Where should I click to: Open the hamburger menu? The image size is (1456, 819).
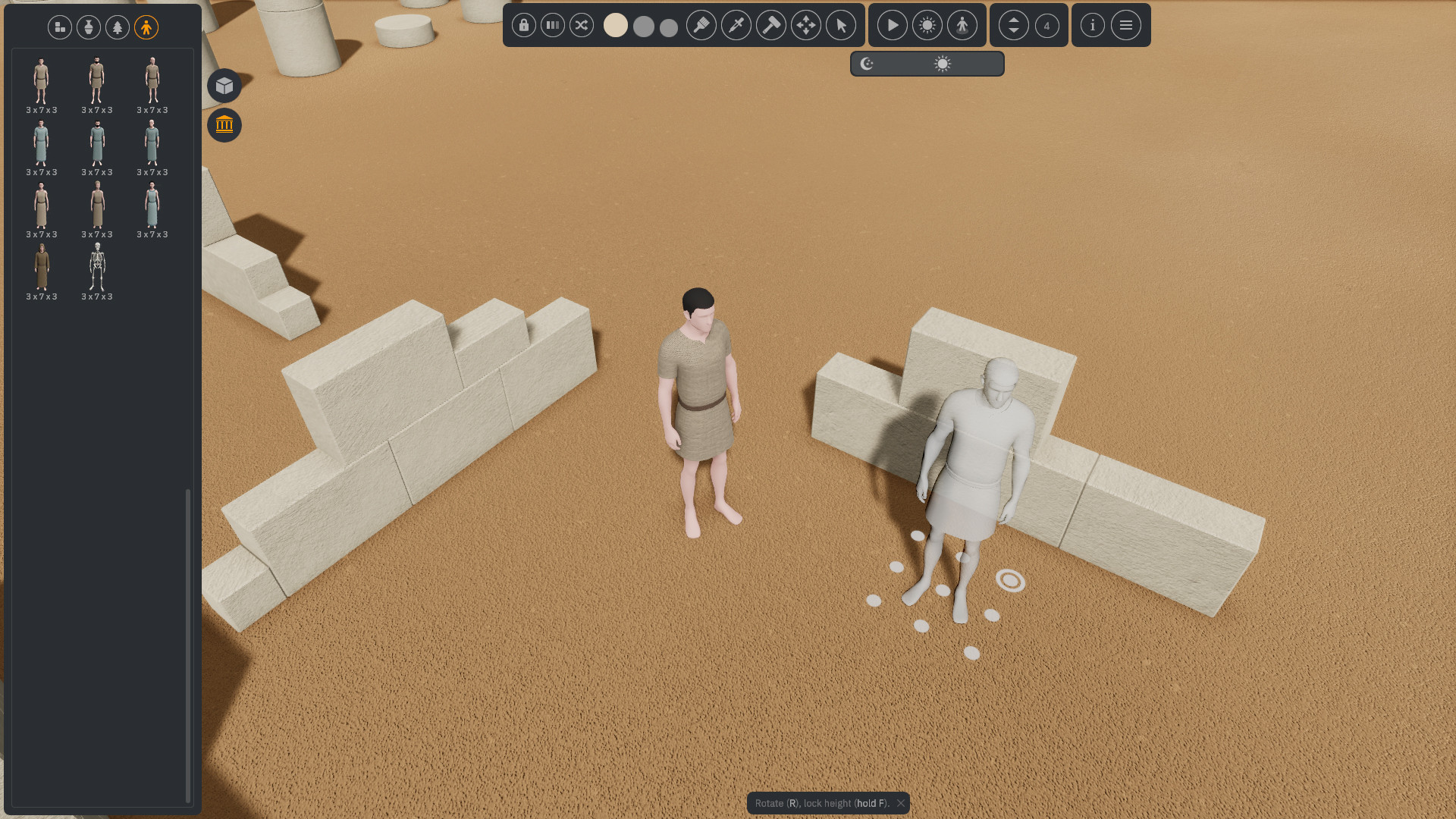1126,25
